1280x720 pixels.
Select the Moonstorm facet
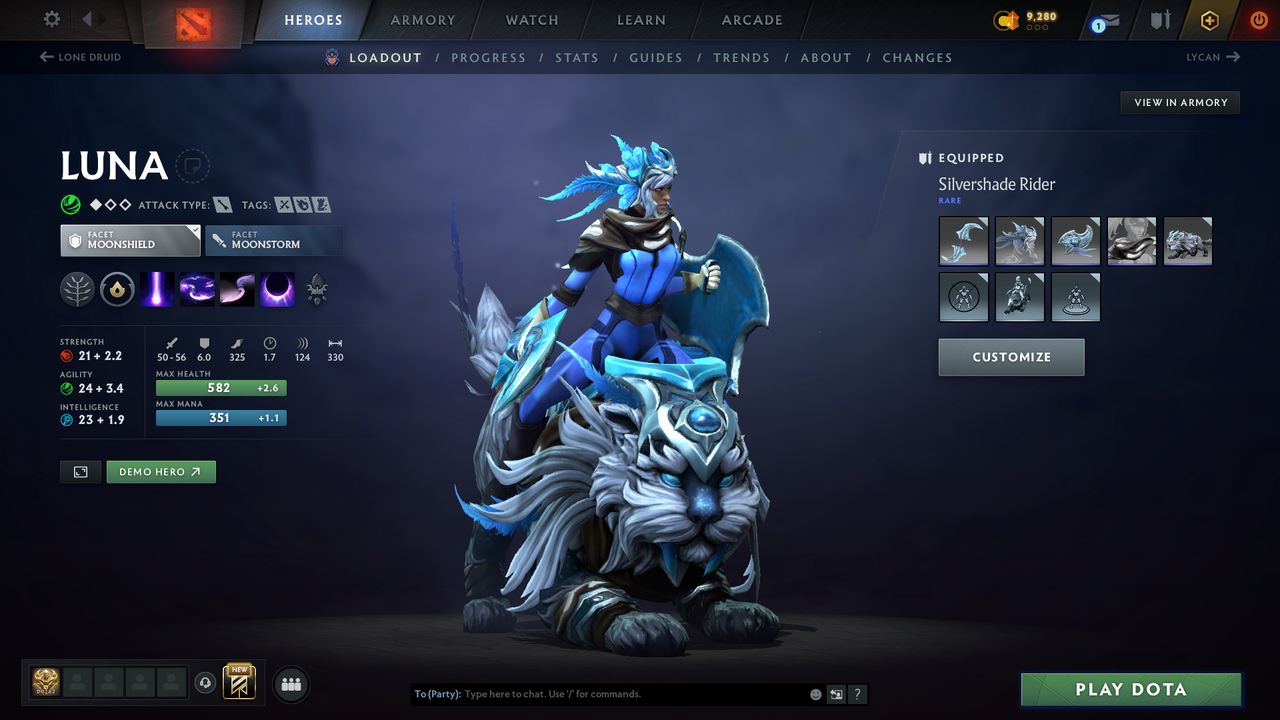274,240
